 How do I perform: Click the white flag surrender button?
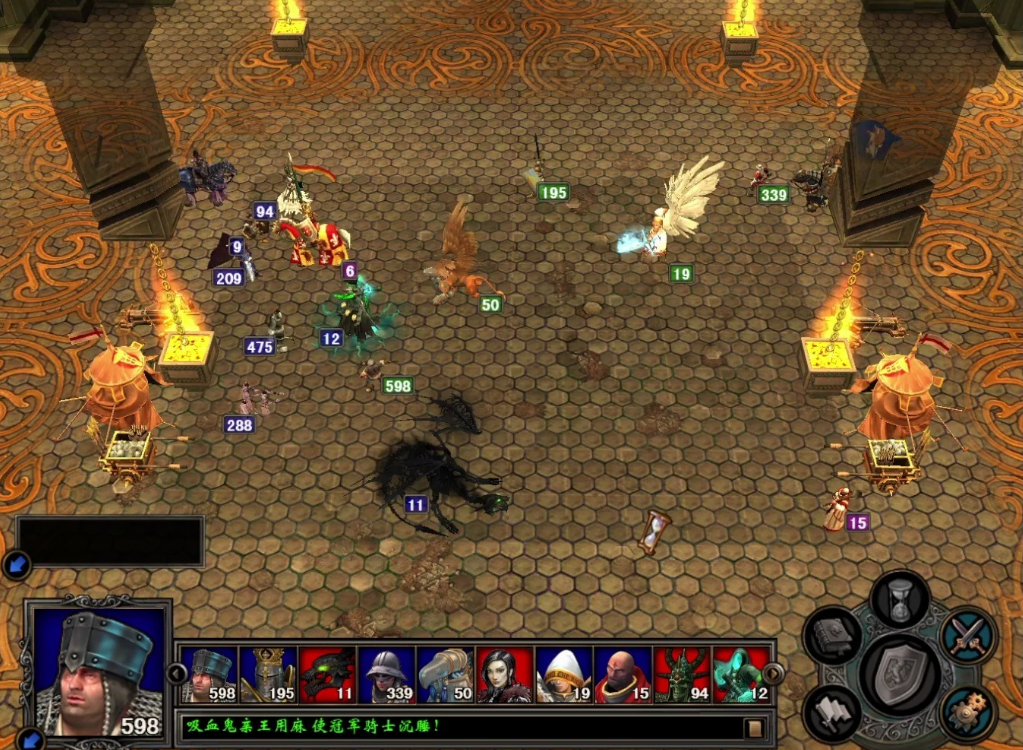click(x=832, y=709)
